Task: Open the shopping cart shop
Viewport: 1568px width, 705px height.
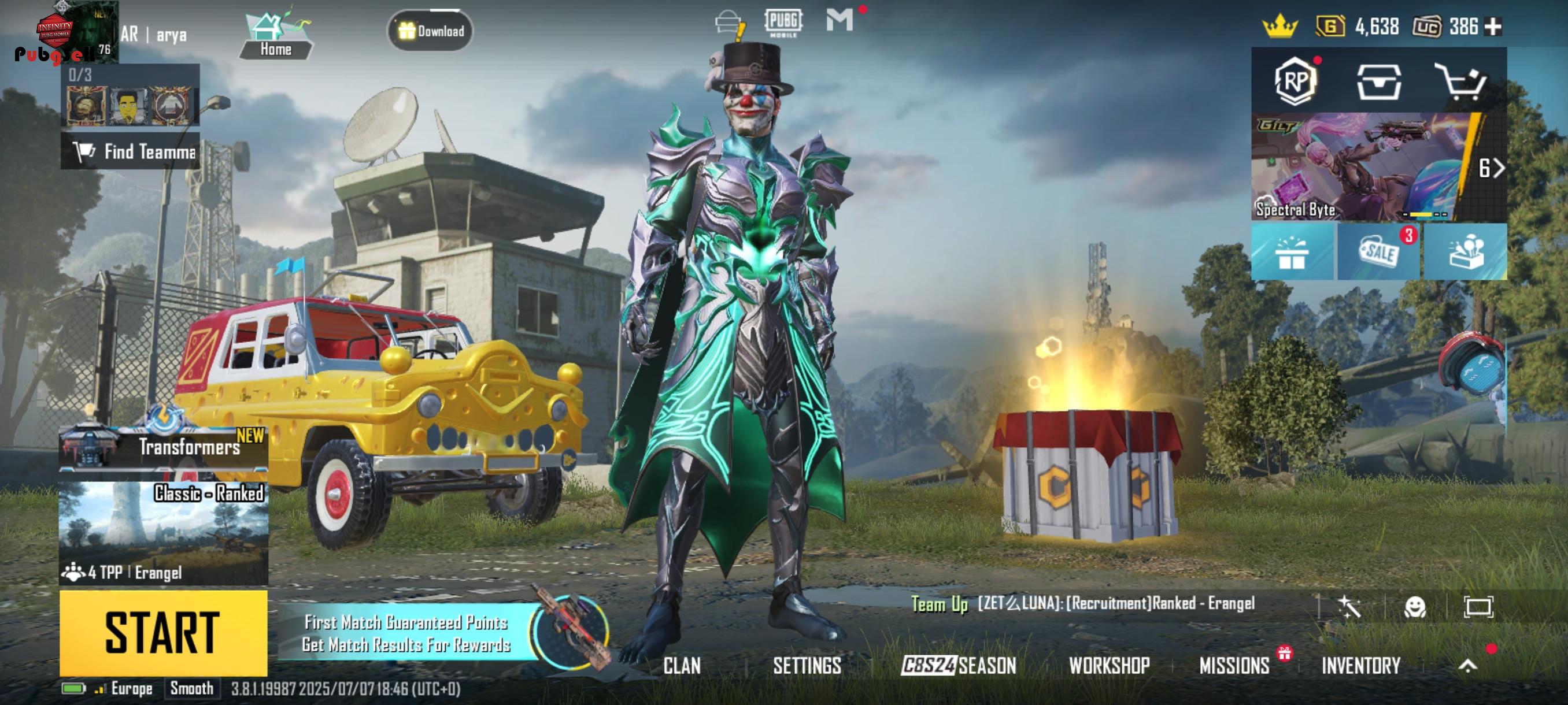Action: [1461, 81]
